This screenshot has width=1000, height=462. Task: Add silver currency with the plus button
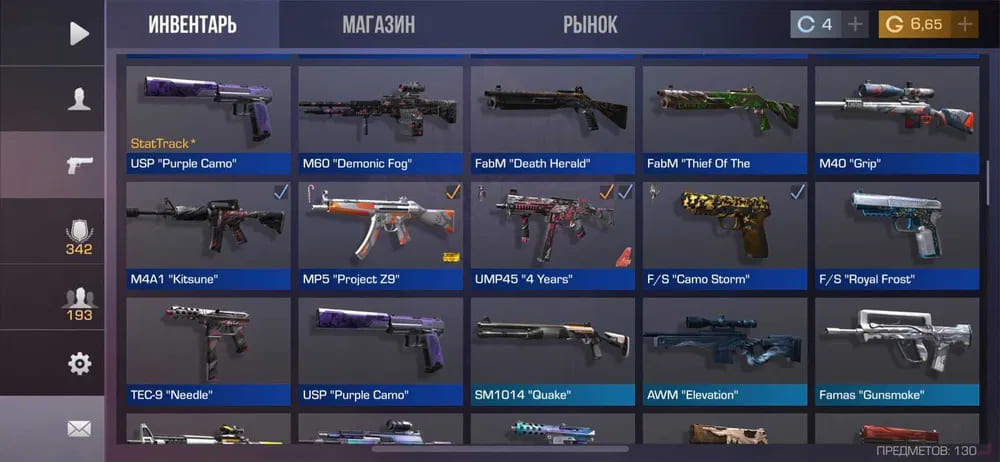point(856,25)
